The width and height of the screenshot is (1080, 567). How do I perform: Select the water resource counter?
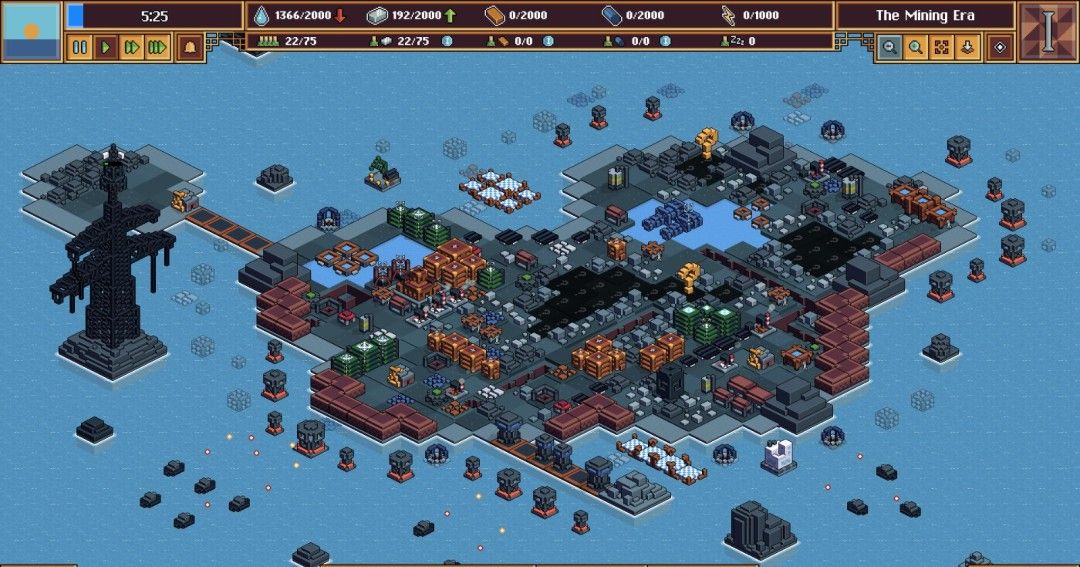[298, 15]
